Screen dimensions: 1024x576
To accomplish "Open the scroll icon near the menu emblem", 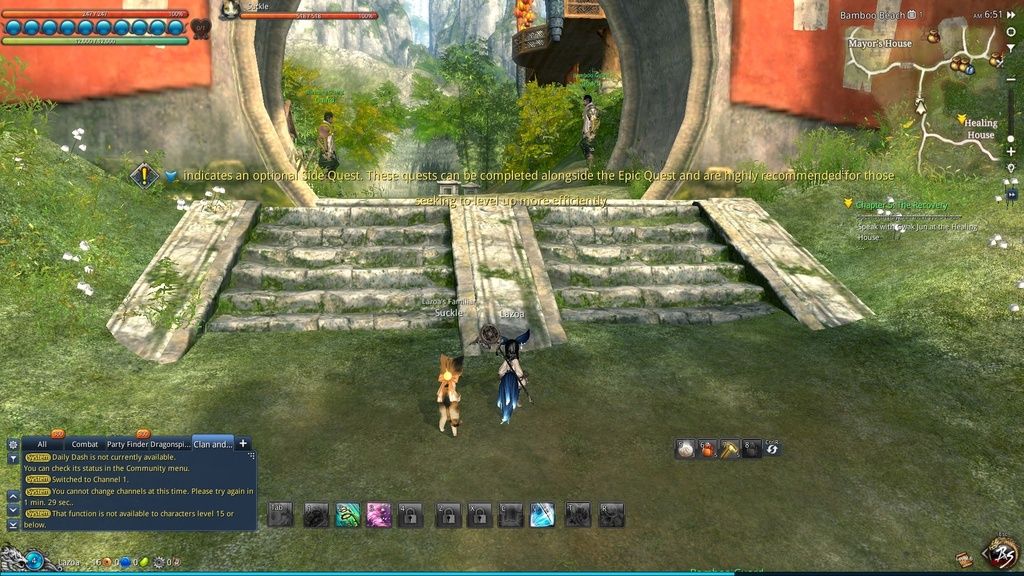I will click(x=964, y=559).
